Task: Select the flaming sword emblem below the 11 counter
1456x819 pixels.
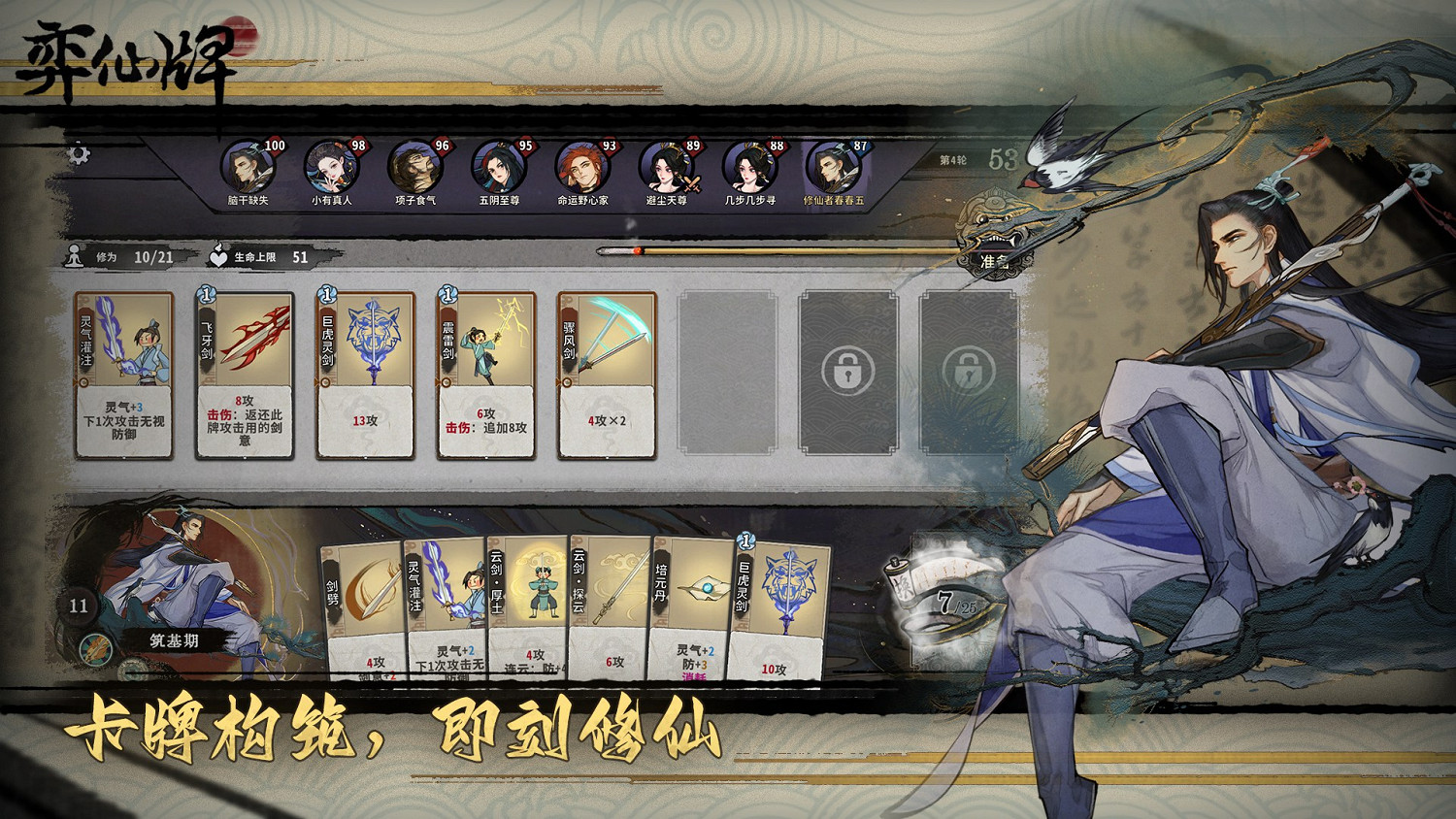Action: coord(97,646)
